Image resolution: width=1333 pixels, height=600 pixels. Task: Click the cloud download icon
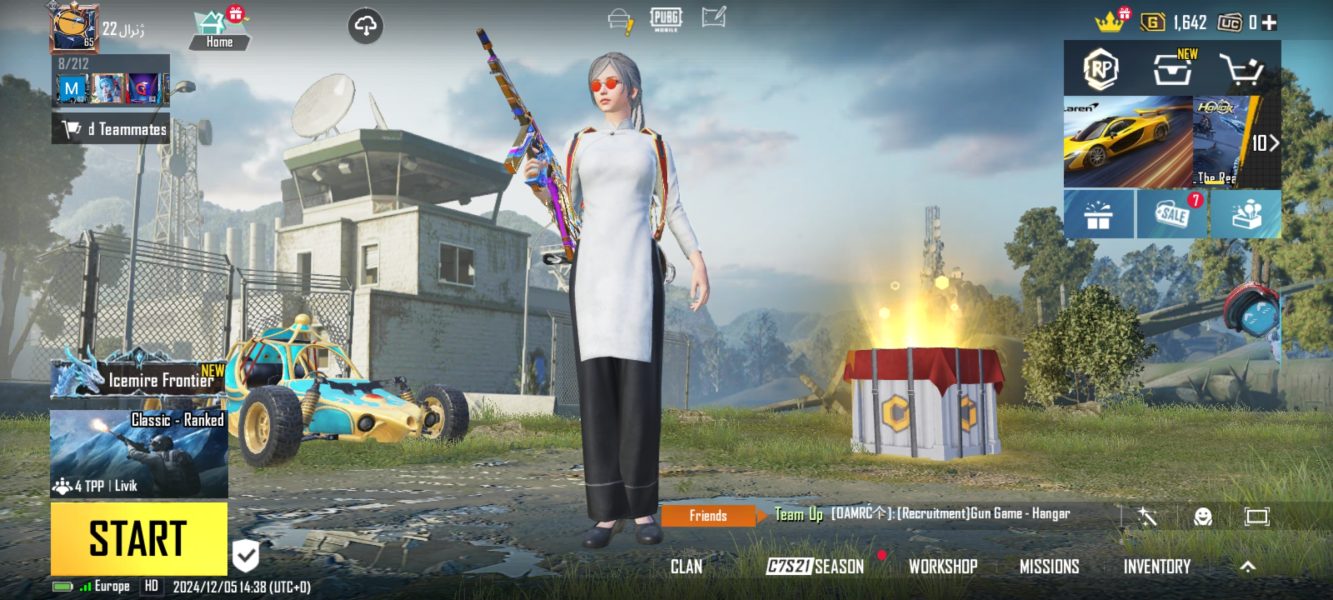click(x=366, y=27)
